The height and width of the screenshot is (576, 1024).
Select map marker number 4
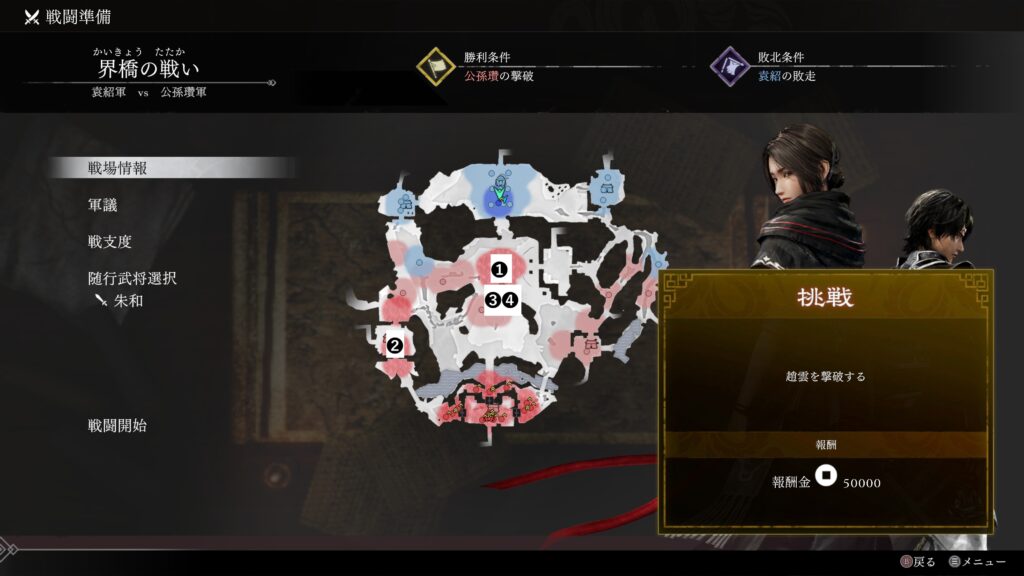pyautogui.click(x=509, y=300)
